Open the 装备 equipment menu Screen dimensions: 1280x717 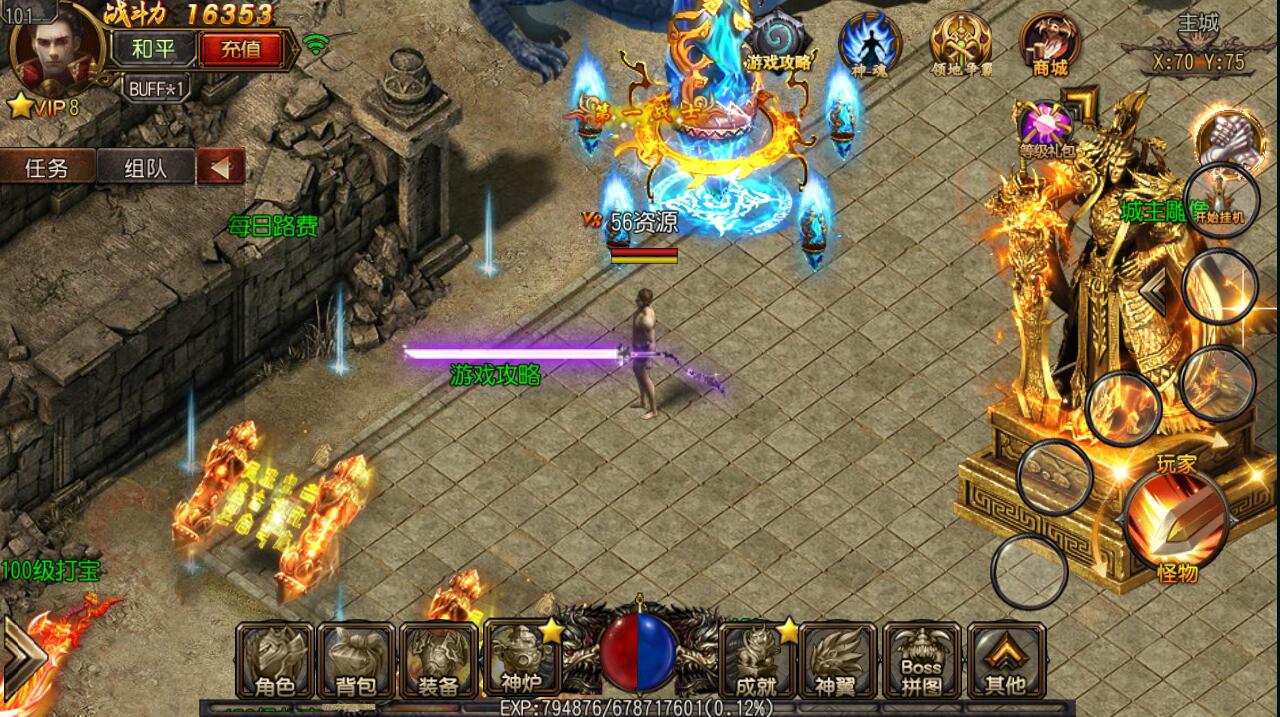point(438,660)
